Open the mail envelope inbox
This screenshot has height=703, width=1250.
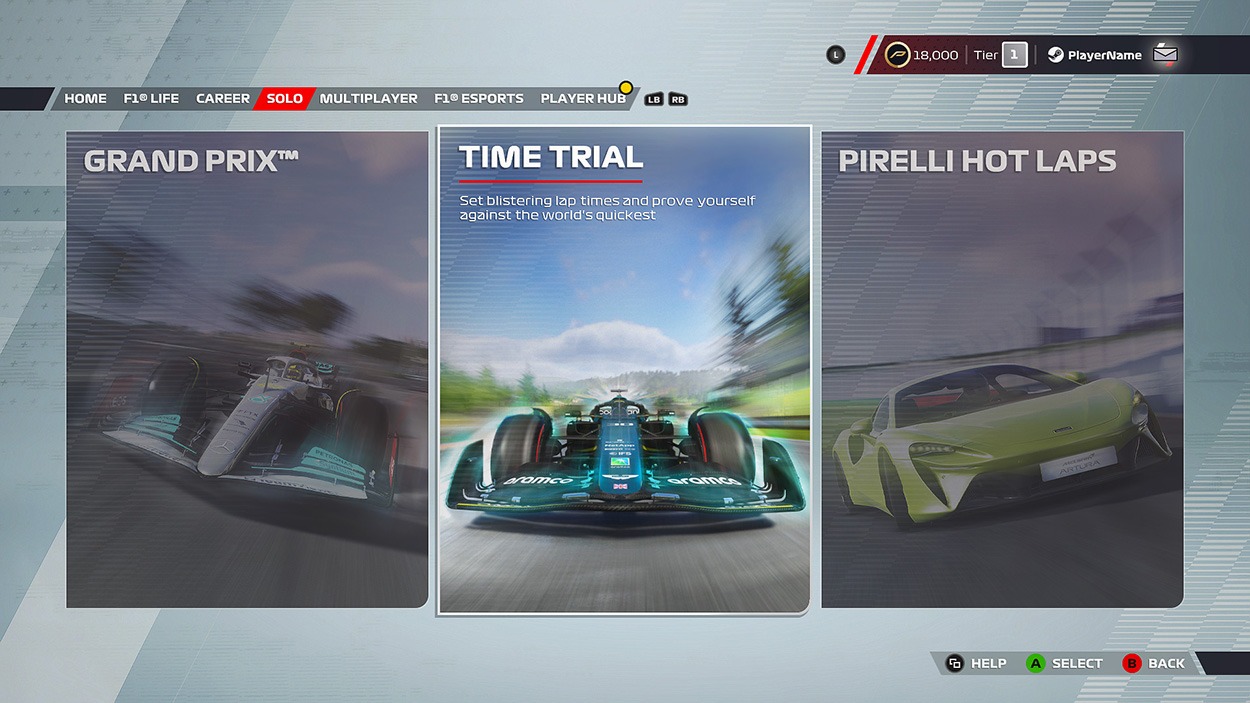pos(1165,55)
